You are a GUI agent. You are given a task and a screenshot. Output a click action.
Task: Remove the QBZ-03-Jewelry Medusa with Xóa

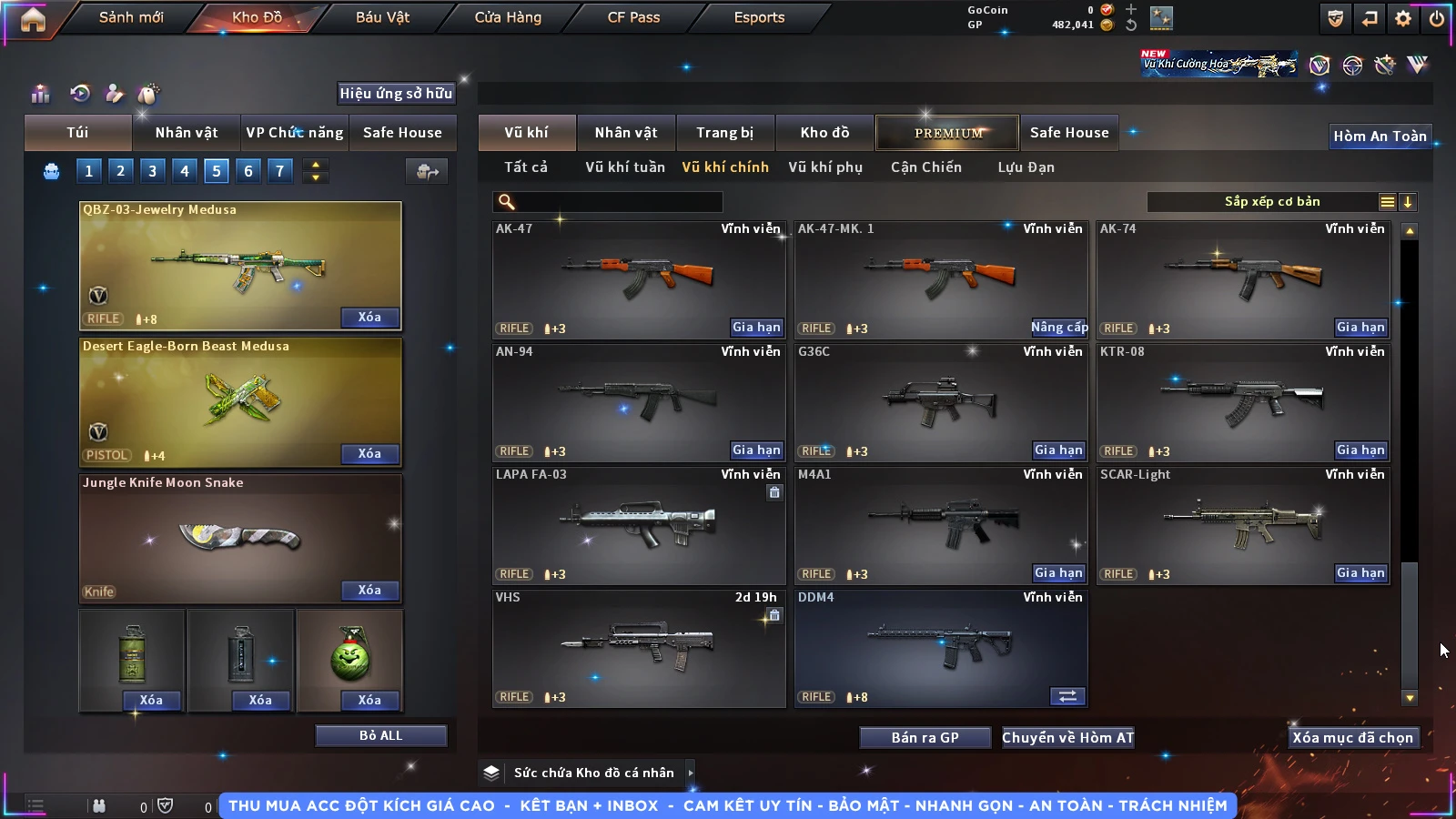tap(369, 318)
